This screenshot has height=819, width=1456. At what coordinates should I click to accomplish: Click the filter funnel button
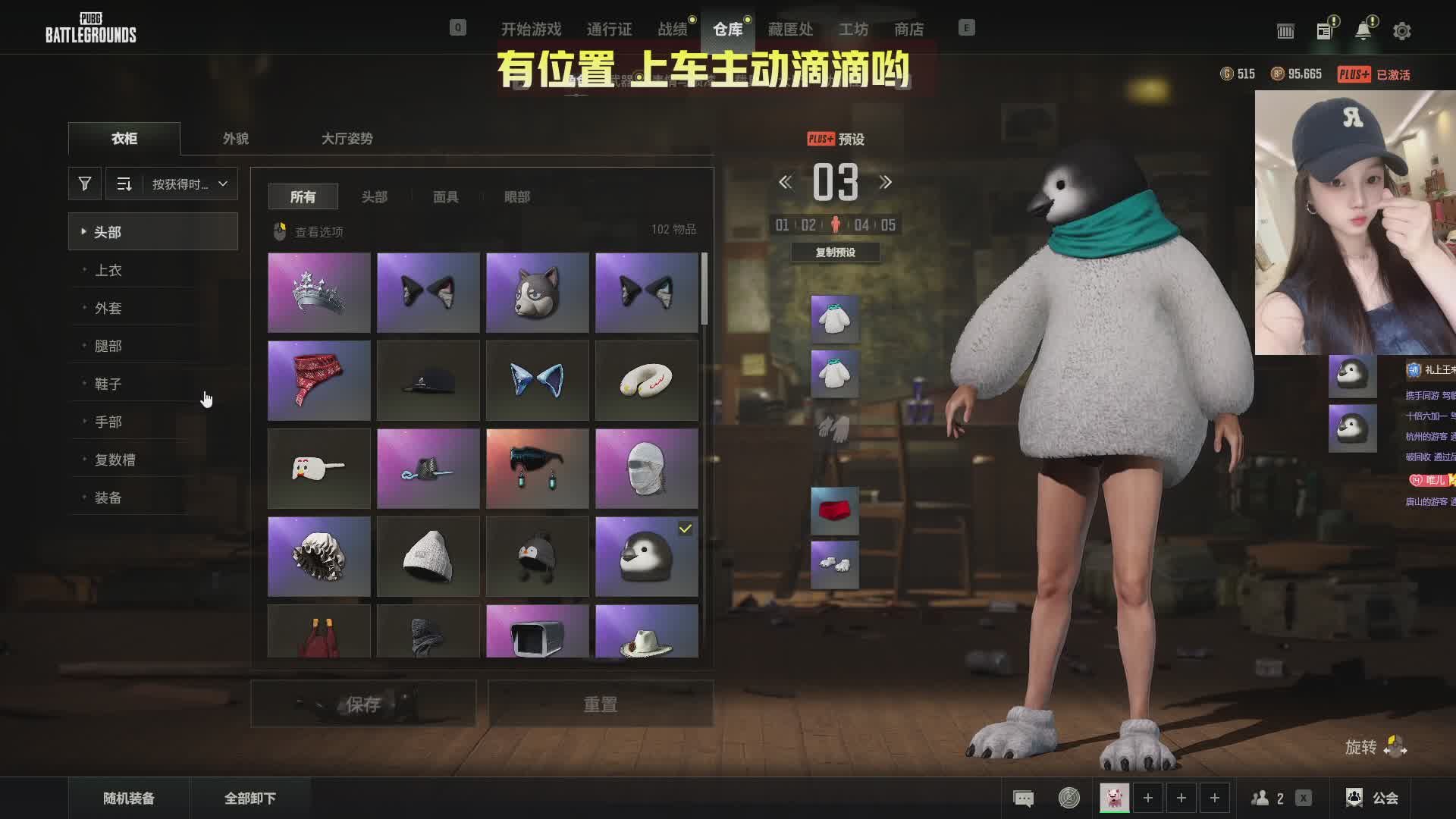click(x=85, y=184)
